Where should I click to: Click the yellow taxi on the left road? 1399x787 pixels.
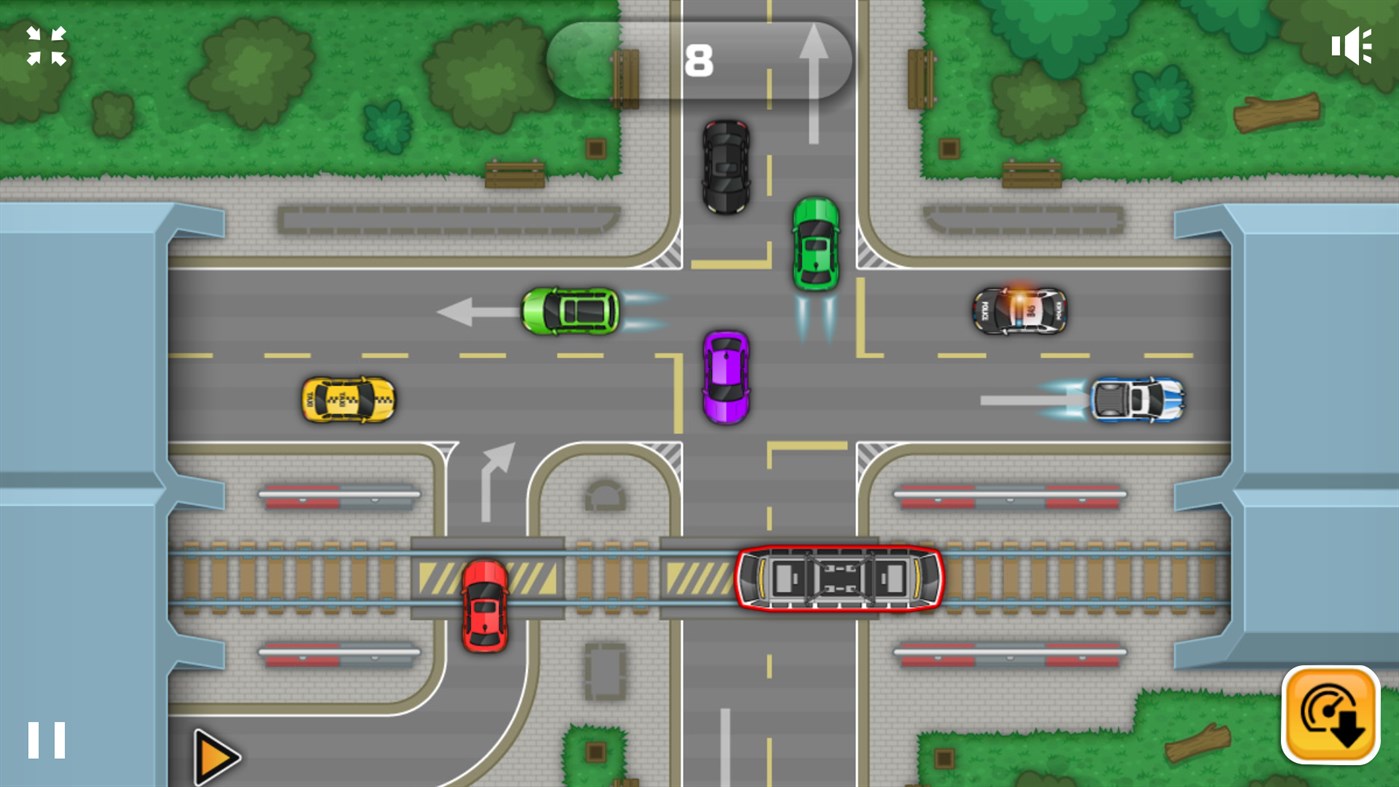pyautogui.click(x=348, y=397)
